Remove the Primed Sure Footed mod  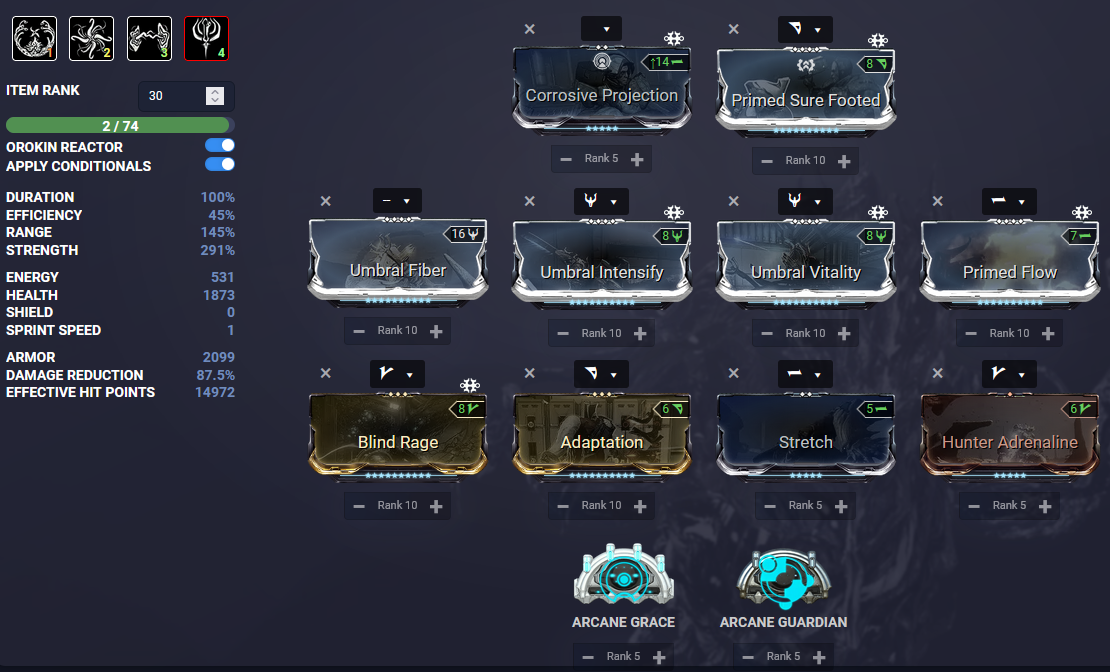tap(734, 30)
